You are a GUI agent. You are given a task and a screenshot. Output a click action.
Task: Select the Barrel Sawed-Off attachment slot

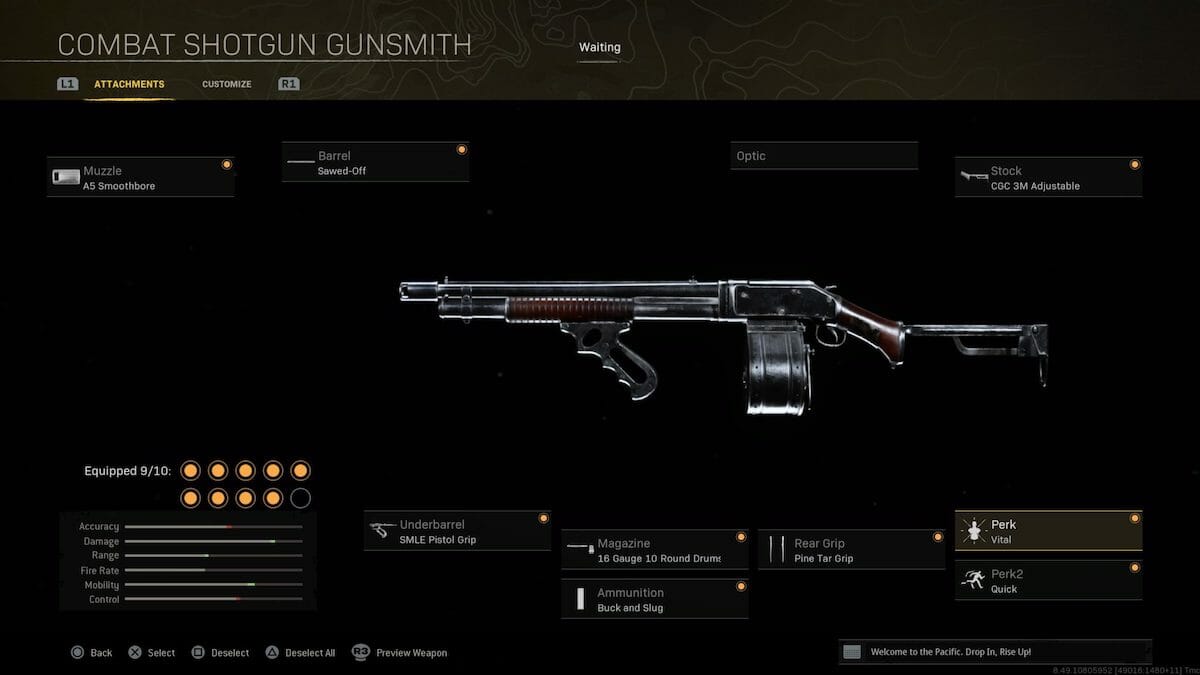click(375, 163)
